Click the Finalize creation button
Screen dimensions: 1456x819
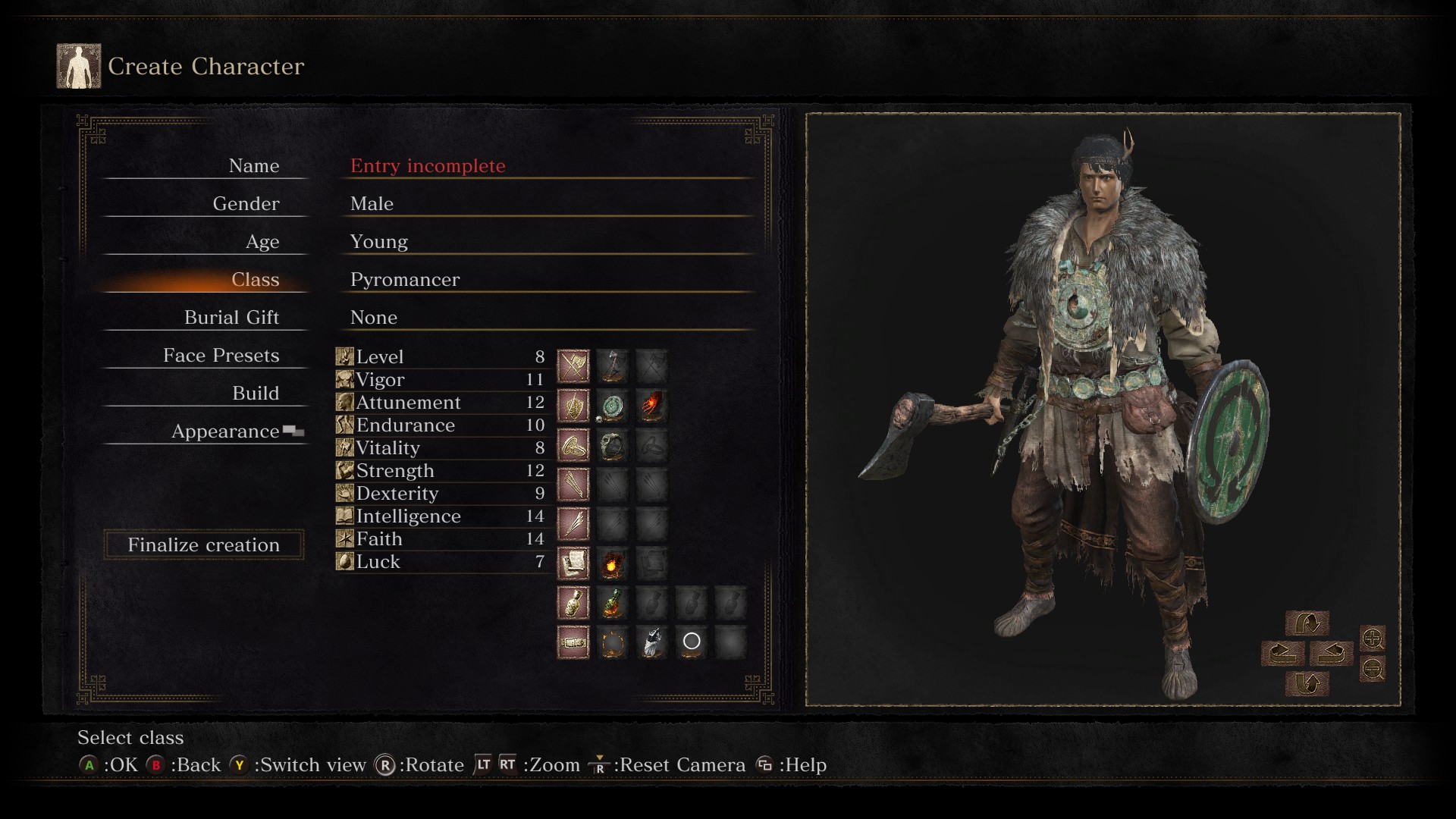(x=203, y=545)
